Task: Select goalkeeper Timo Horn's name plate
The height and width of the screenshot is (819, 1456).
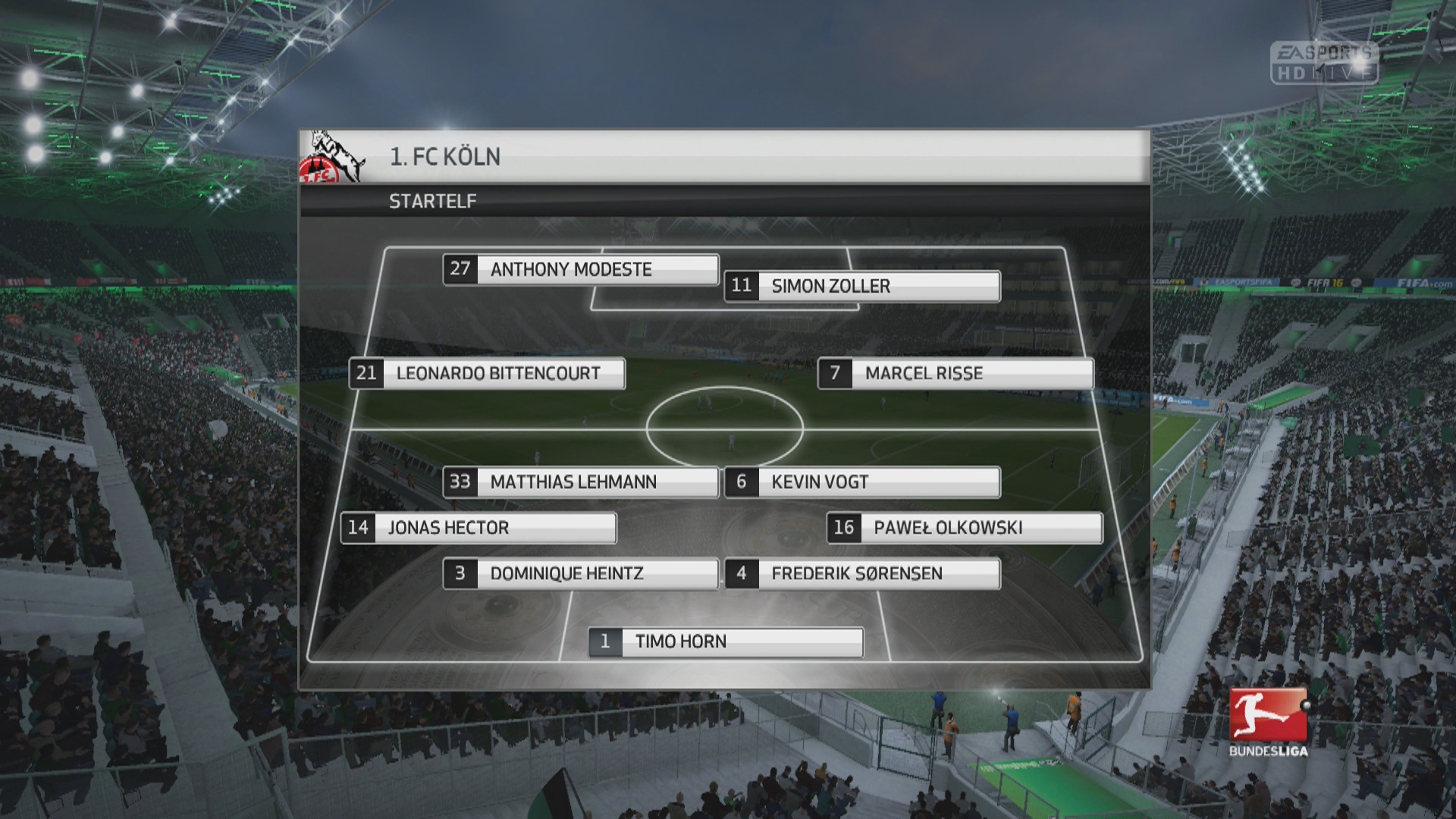Action: pyautogui.click(x=726, y=642)
